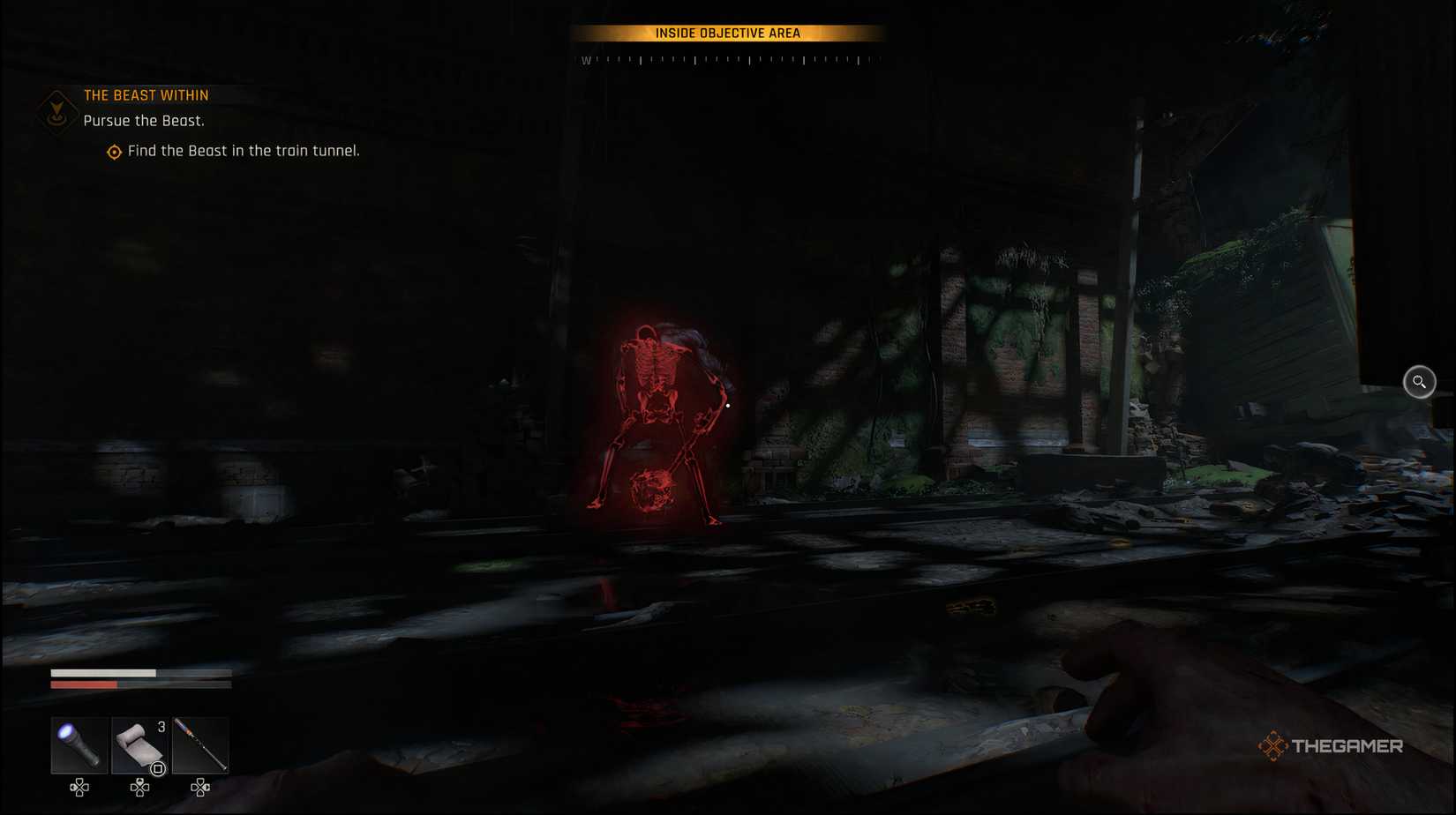Equip the lockpick tool from the quickslot

199,744
